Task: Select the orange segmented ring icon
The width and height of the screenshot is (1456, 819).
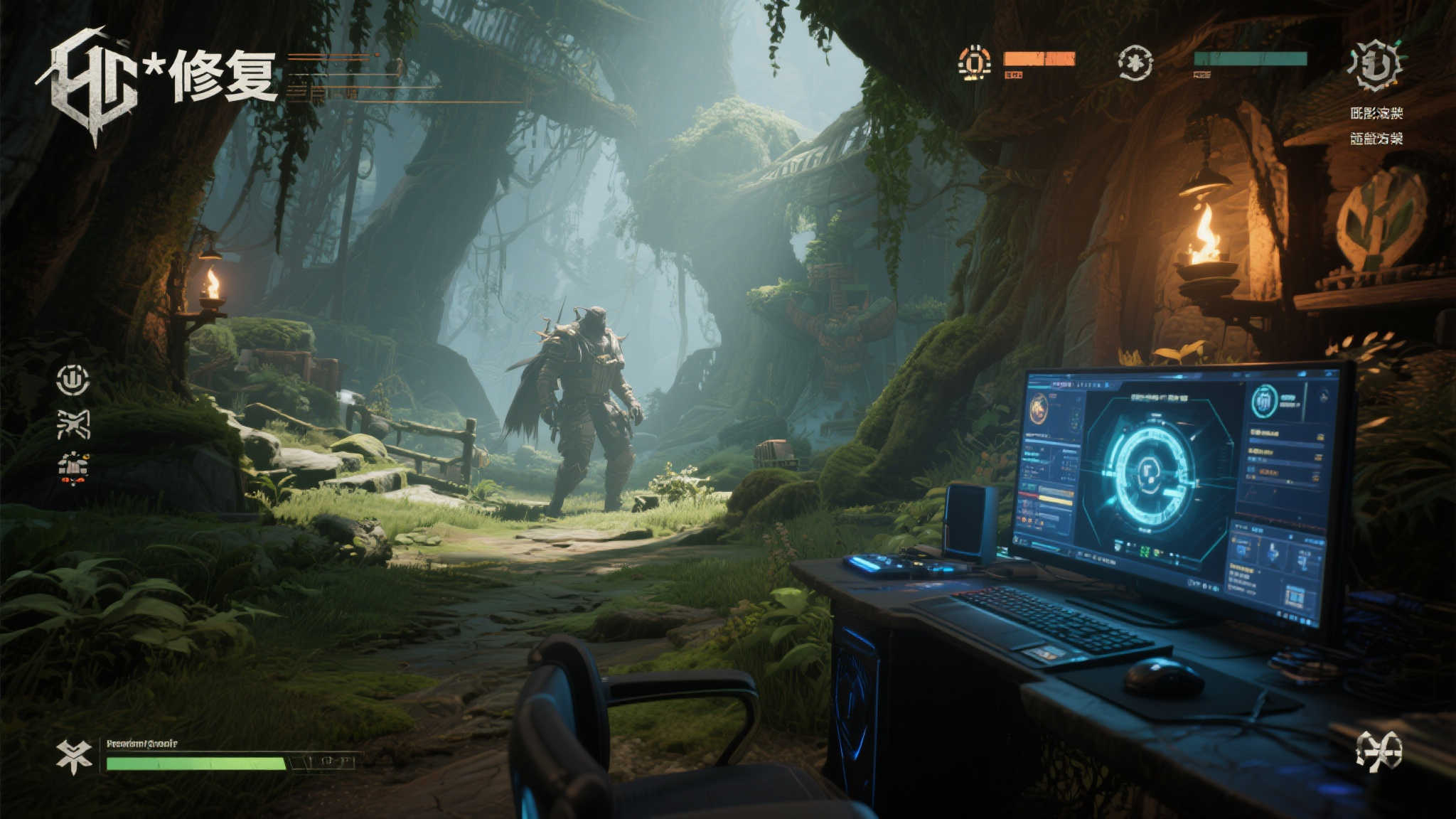Action: click(974, 63)
